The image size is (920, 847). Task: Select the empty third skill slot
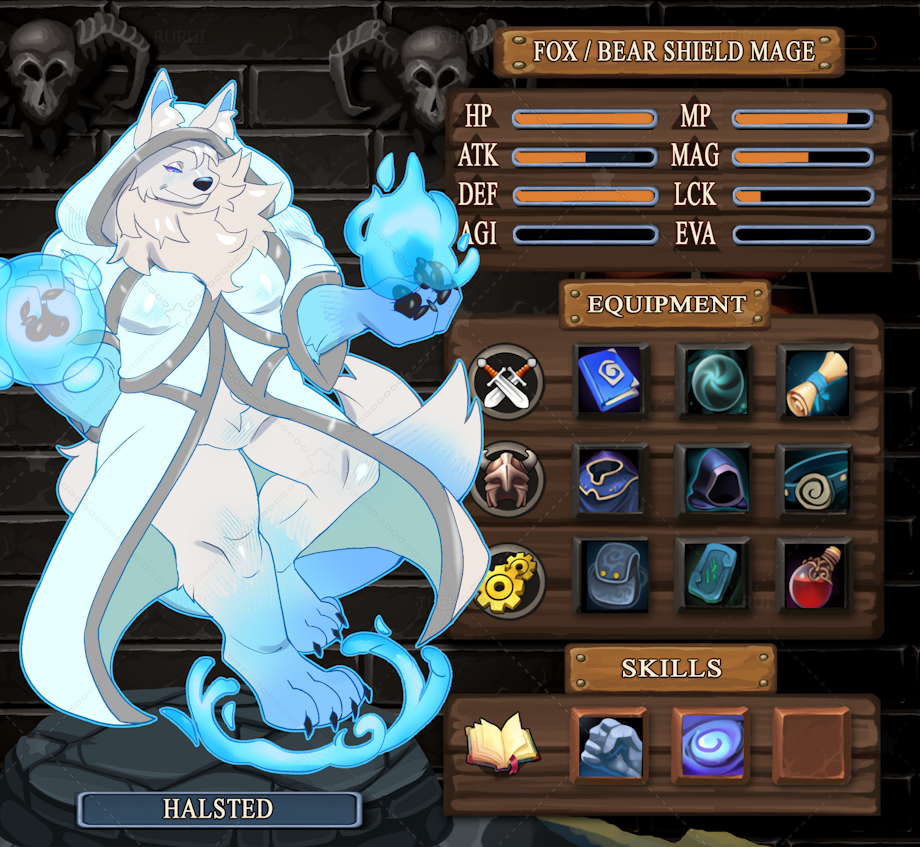(x=811, y=745)
